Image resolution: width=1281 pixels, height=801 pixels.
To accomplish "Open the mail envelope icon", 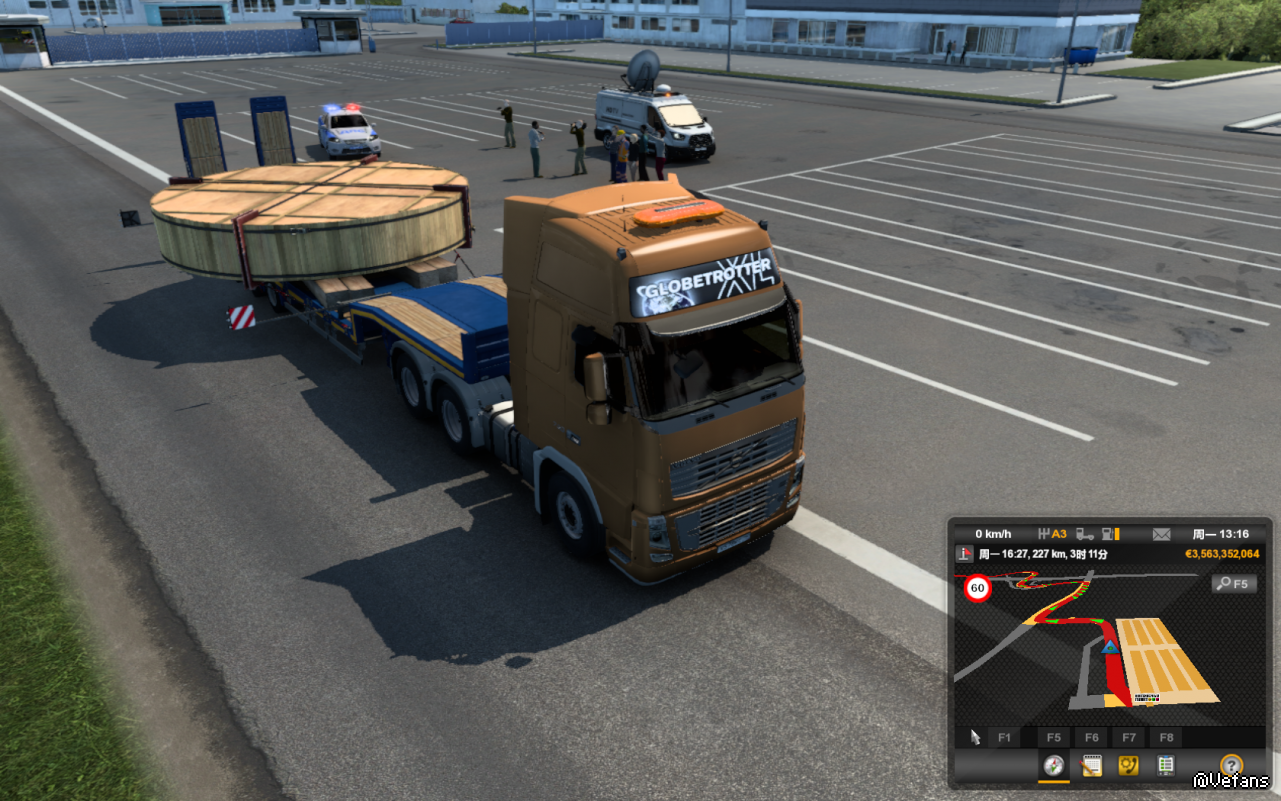I will click(x=1161, y=534).
